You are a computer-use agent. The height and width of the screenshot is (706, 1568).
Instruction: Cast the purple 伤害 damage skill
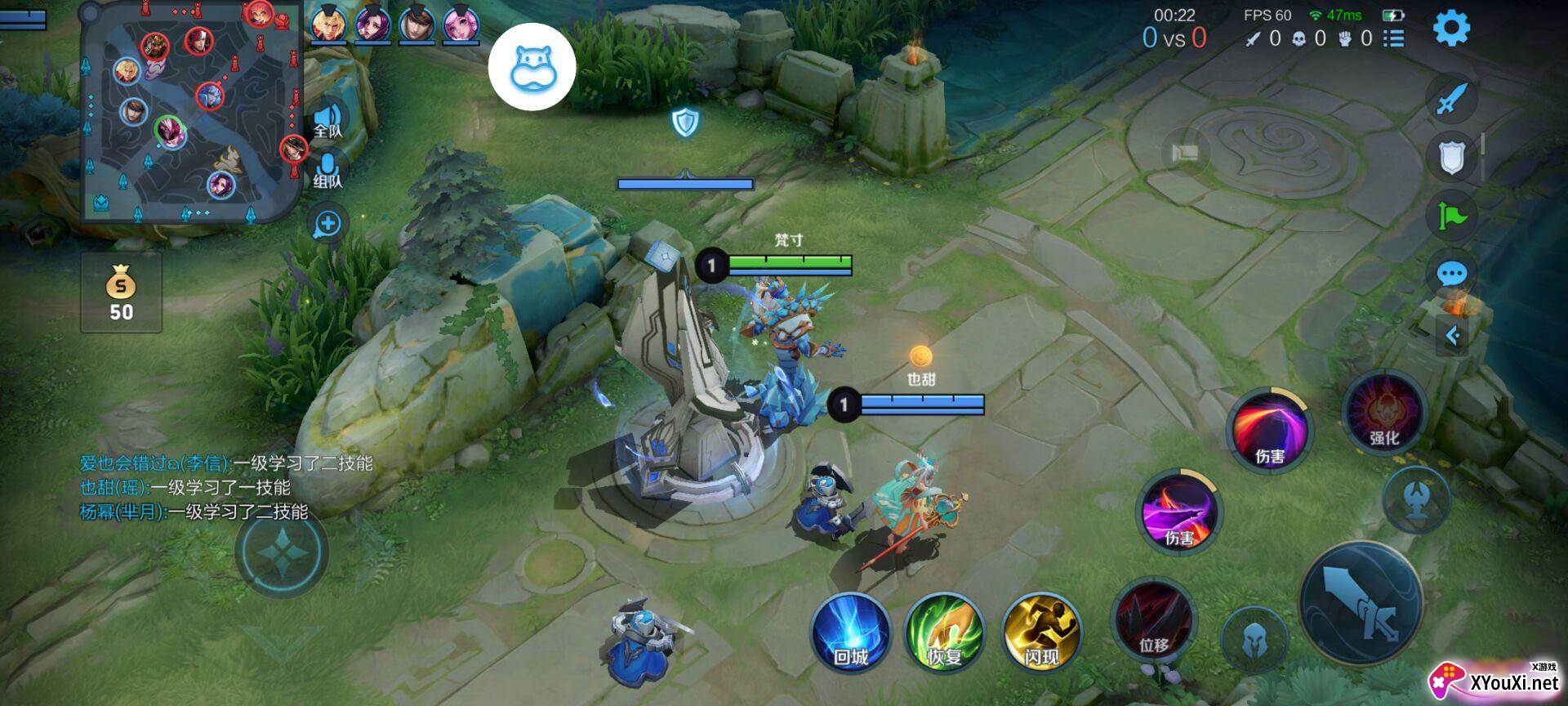click(x=1179, y=512)
